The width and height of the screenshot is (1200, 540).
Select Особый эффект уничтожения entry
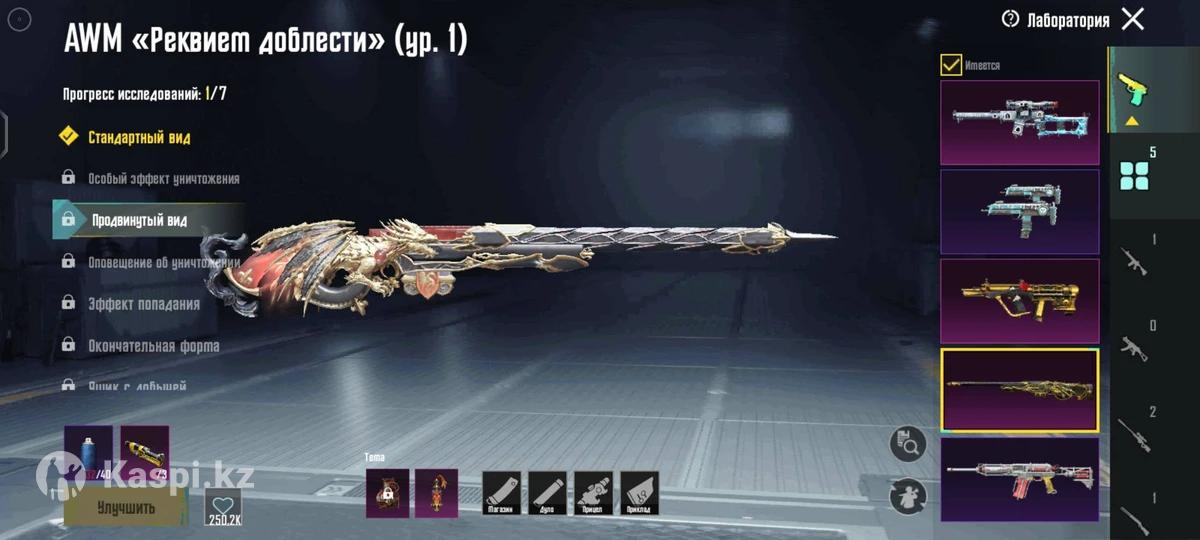pos(163,178)
